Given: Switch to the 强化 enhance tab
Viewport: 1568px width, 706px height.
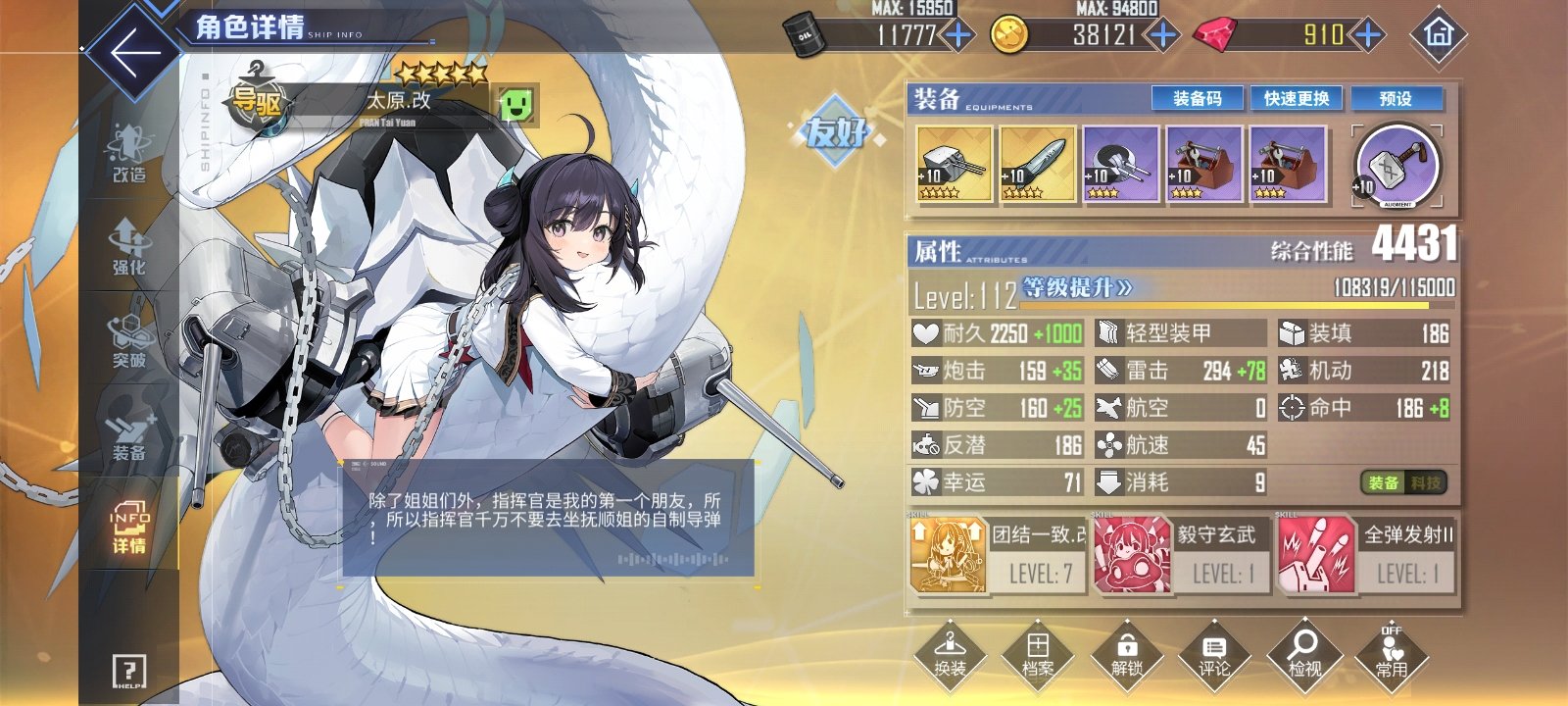Looking at the screenshot, I should [x=128, y=247].
